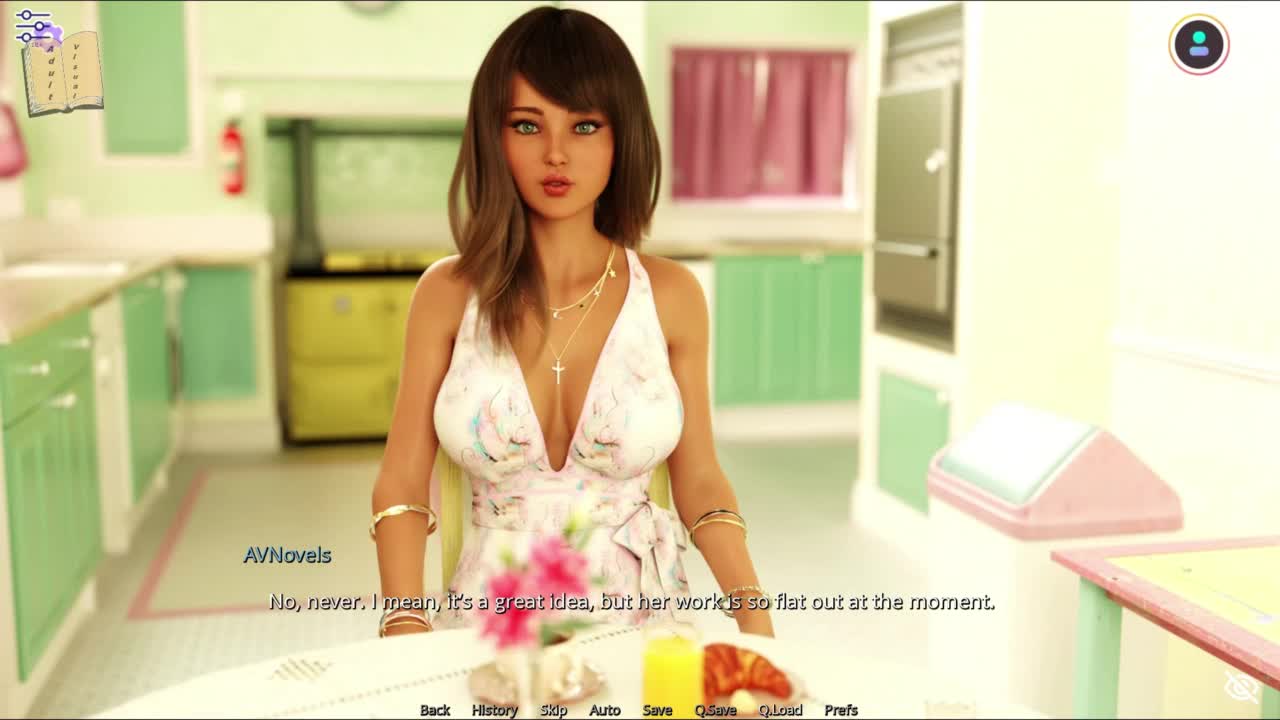Open the Prefs settings menu
Screen dimensions: 1280x720
[841, 709]
